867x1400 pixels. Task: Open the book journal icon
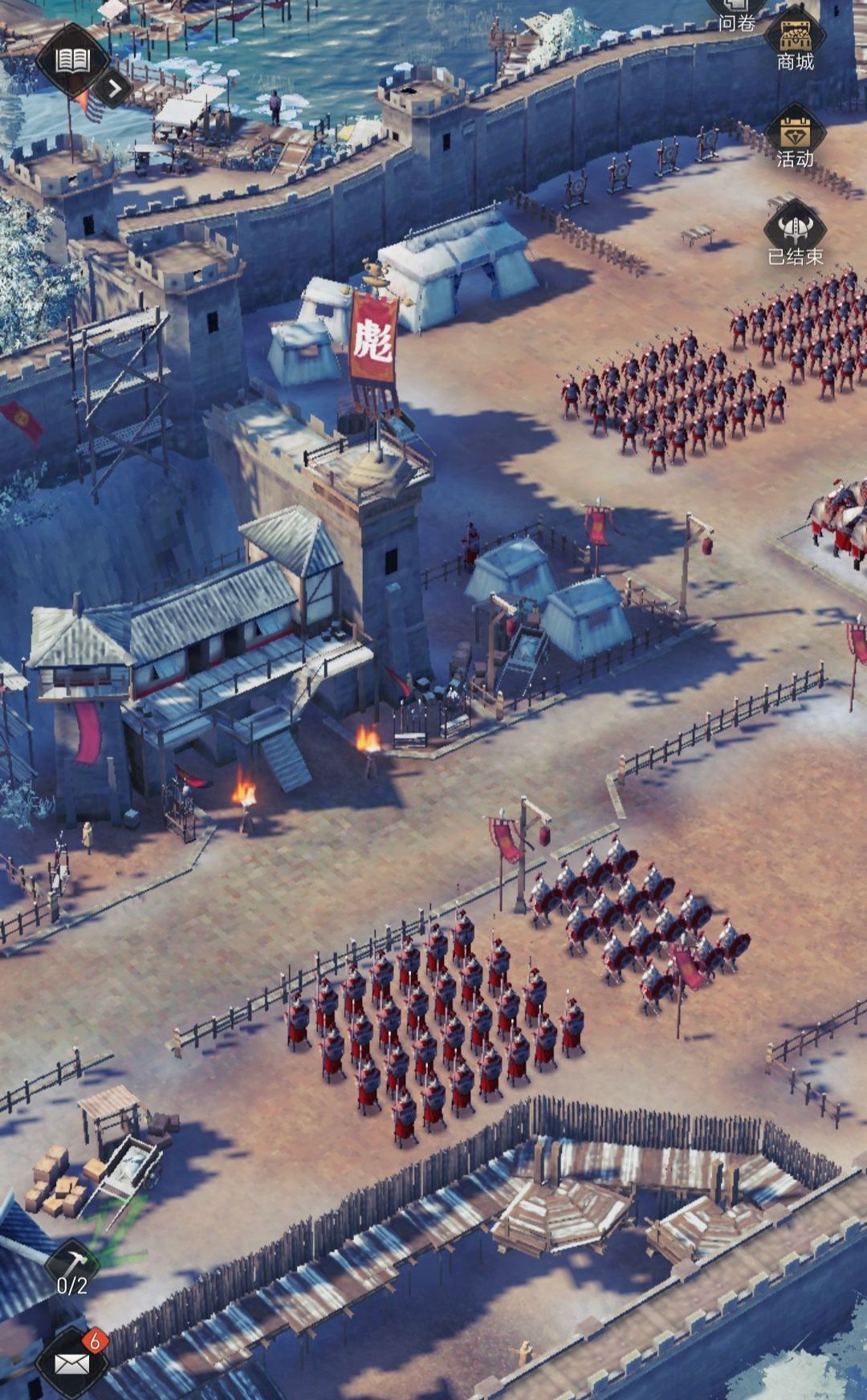click(x=72, y=60)
